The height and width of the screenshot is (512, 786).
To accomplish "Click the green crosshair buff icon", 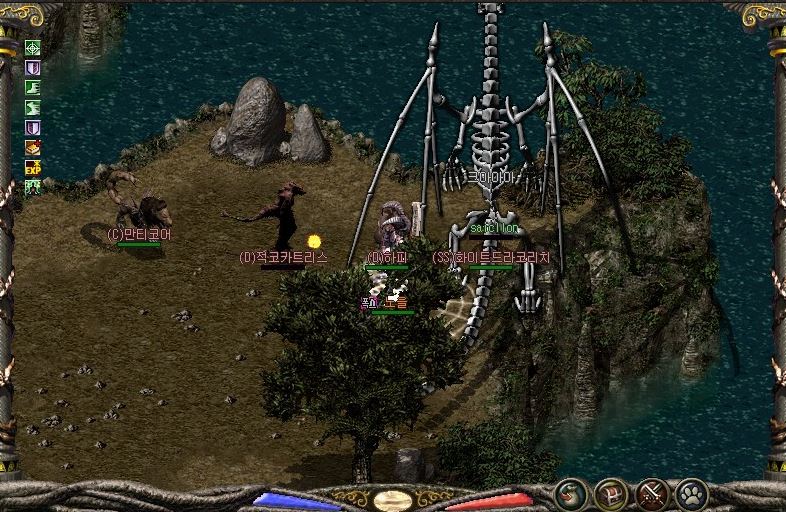I will [32, 48].
